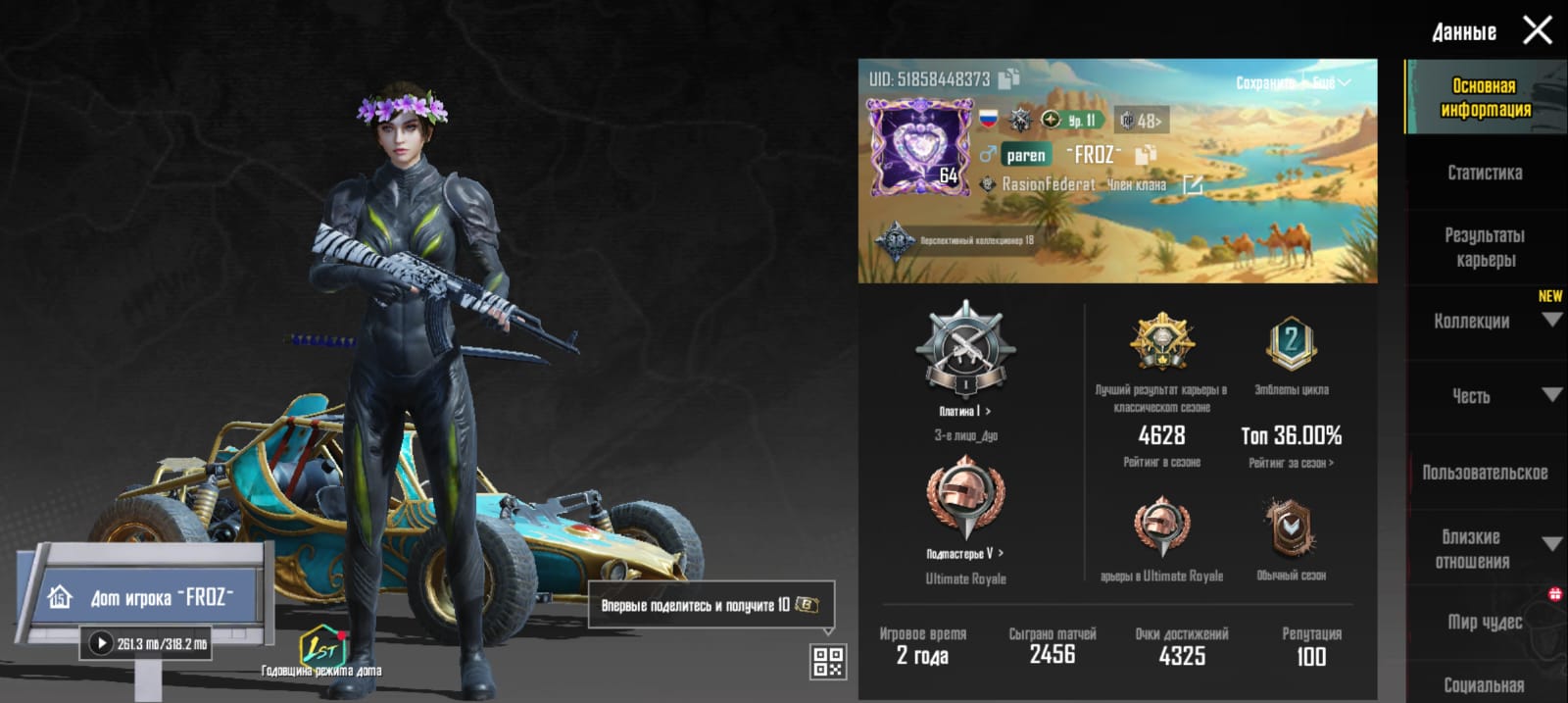Open the Ещё dropdown on the banner

(1331, 83)
